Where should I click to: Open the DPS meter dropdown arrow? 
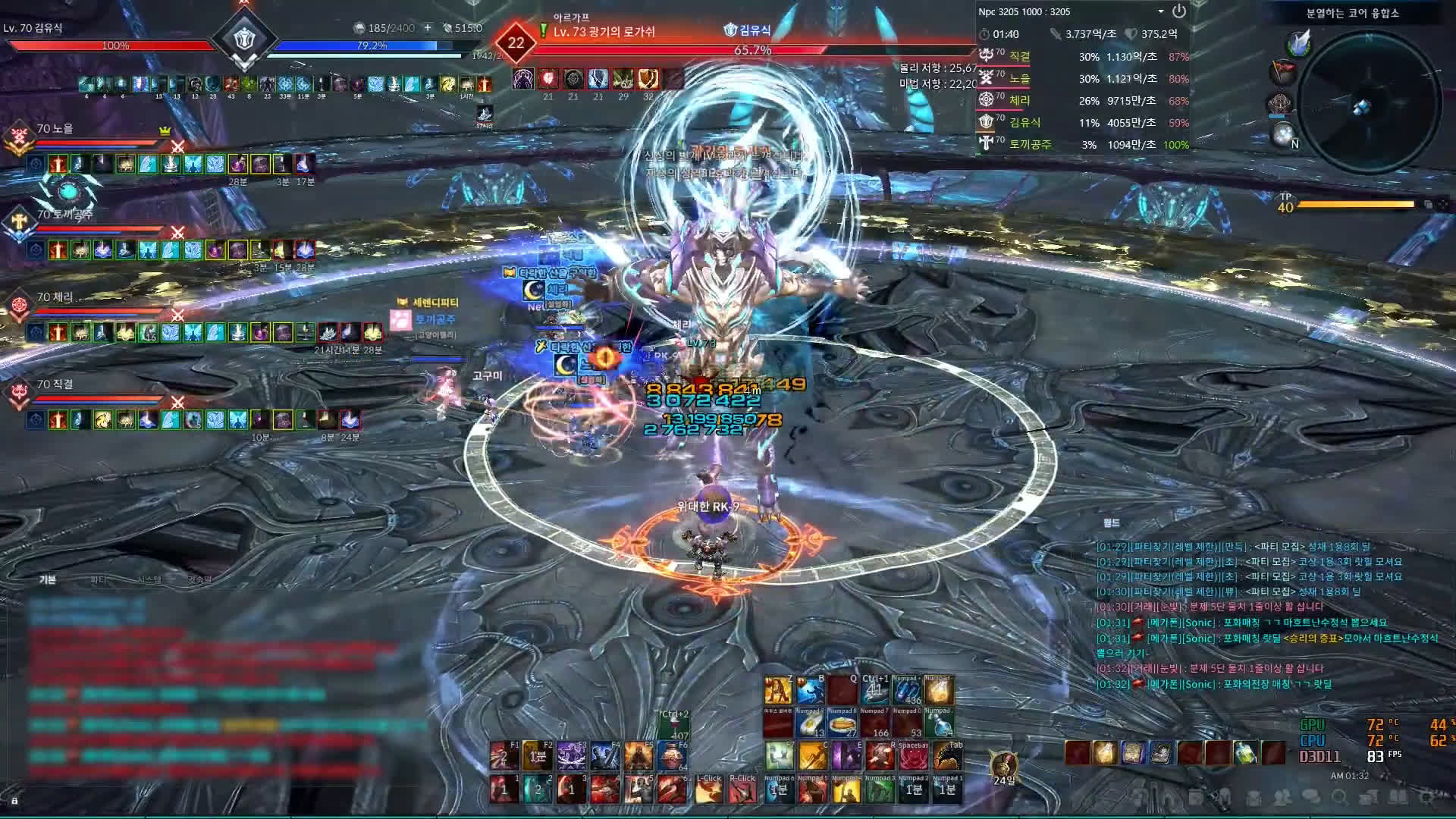[1160, 11]
